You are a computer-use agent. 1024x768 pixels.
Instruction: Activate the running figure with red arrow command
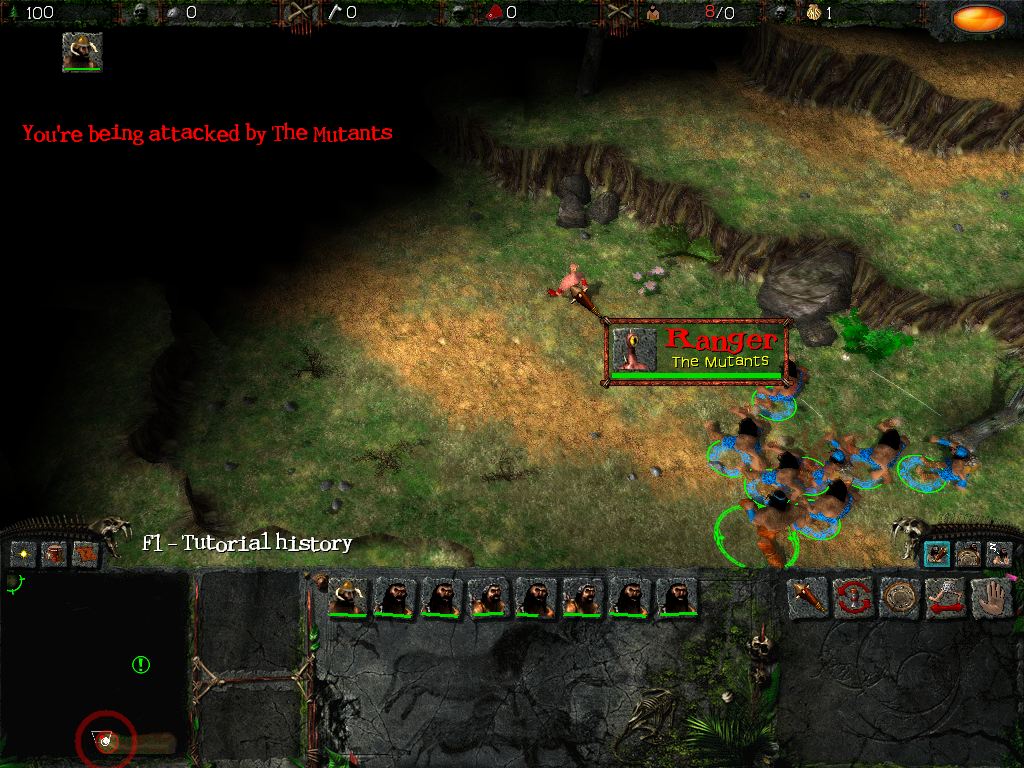(945, 598)
